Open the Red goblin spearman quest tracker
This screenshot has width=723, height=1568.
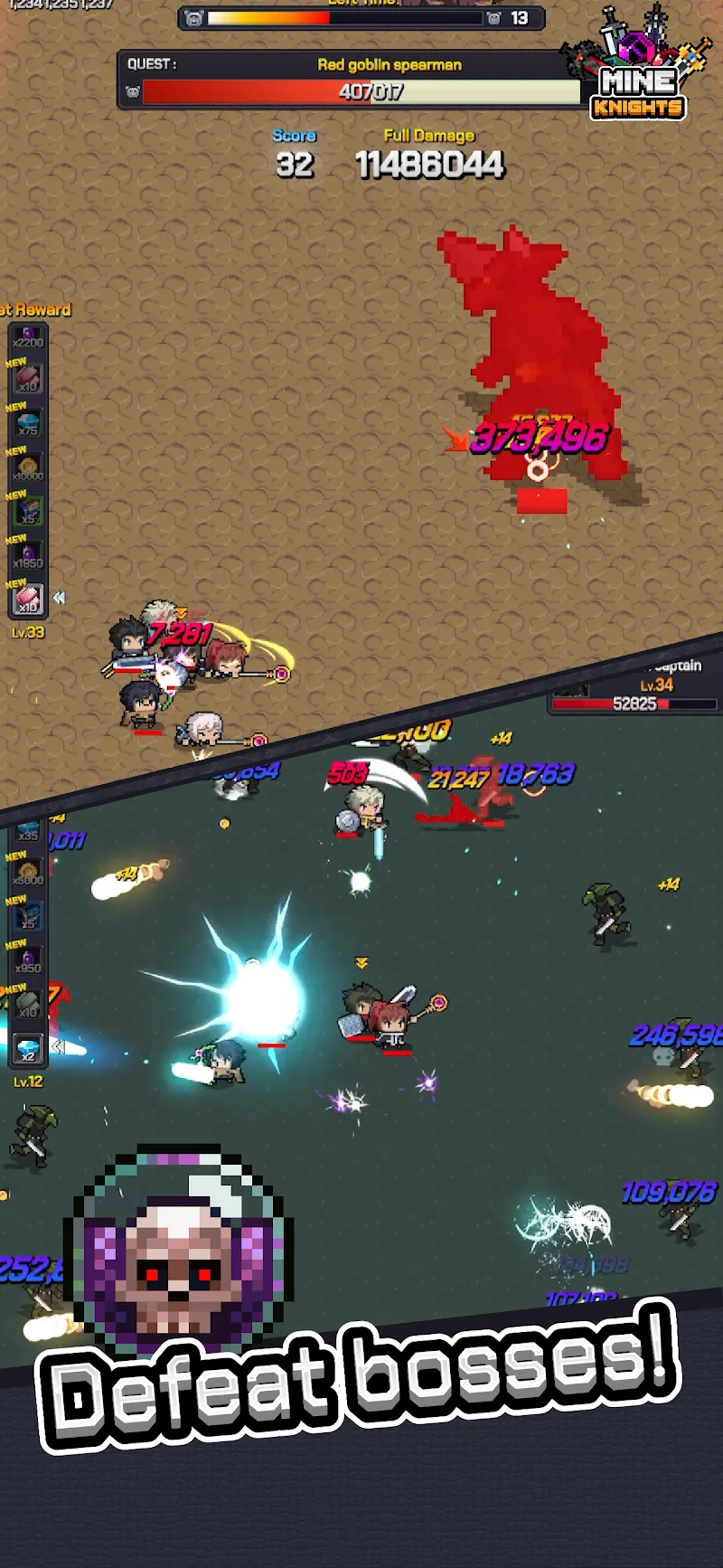(352, 80)
